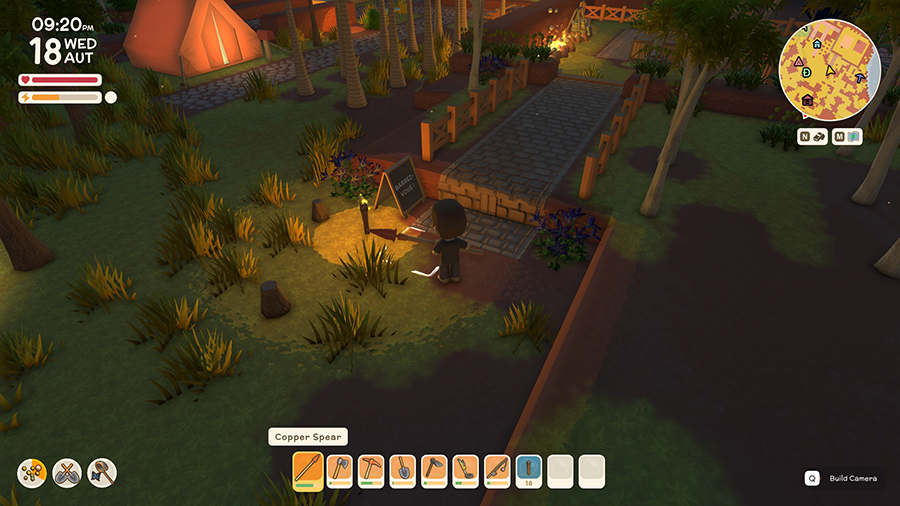
Task: Select the shovel in the hotbar
Action: [x=403, y=470]
